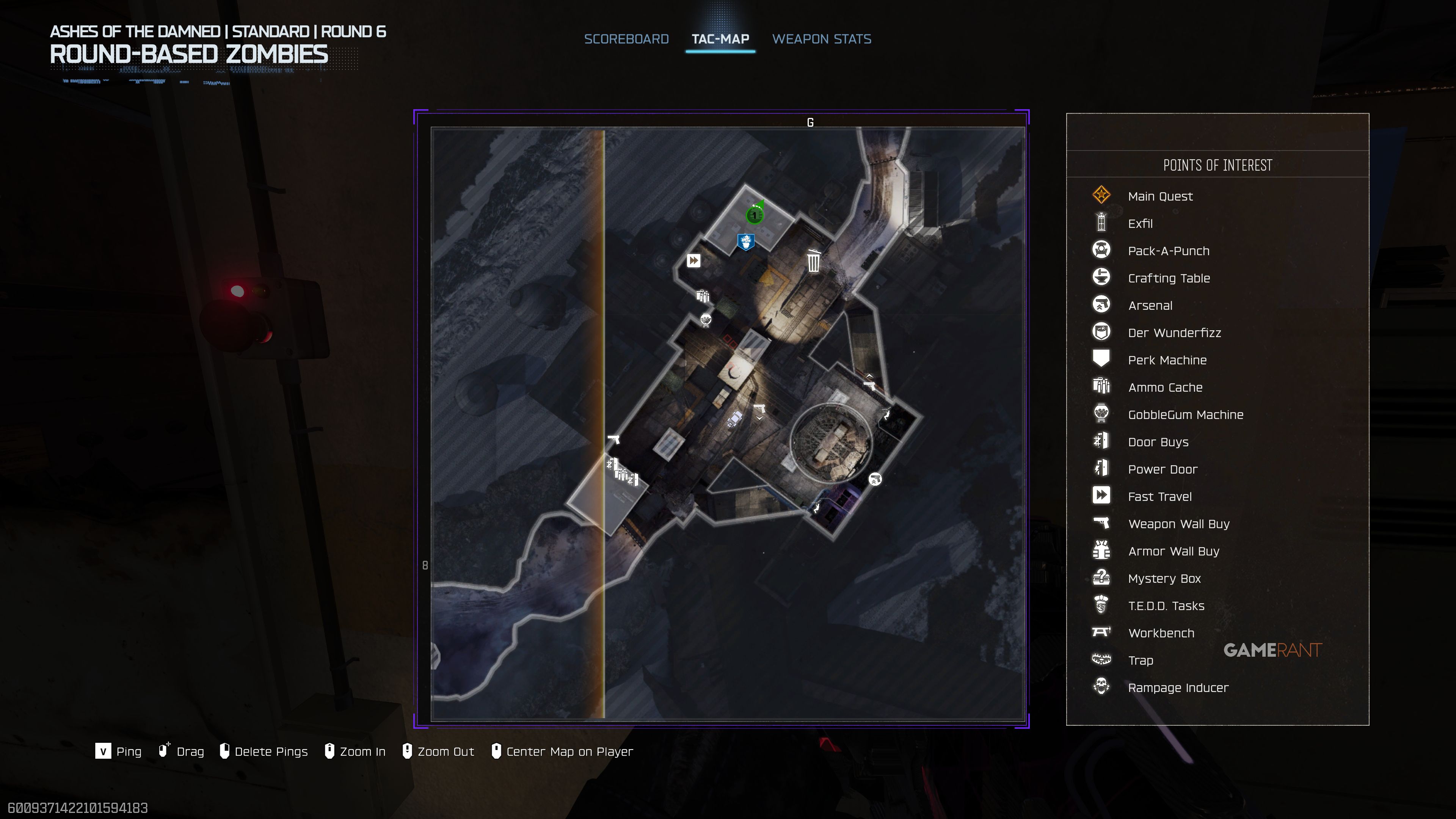Select the GobbleGum Machine marker on the map
The width and height of the screenshot is (1456, 819).
[706, 320]
